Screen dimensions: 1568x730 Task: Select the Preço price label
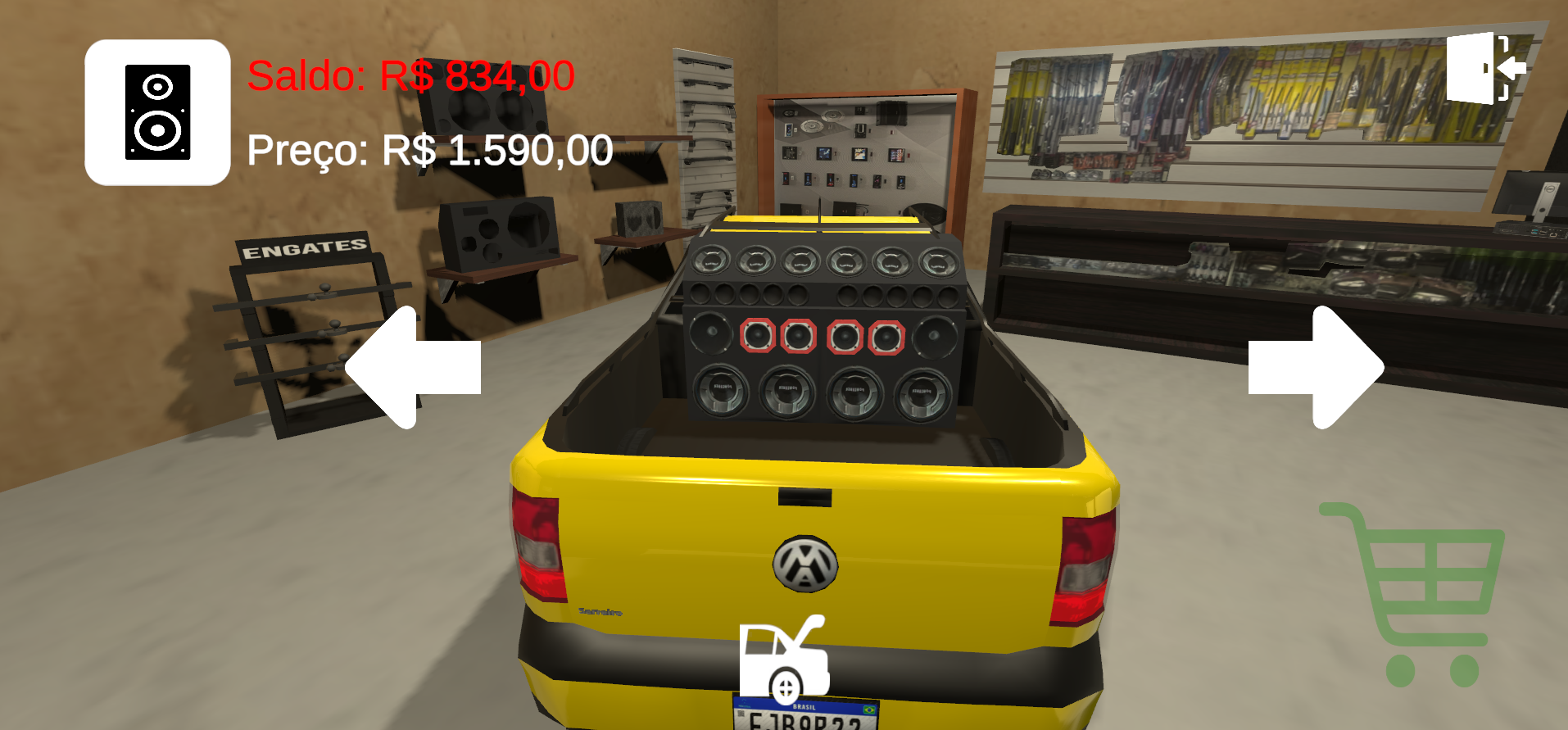click(x=430, y=150)
